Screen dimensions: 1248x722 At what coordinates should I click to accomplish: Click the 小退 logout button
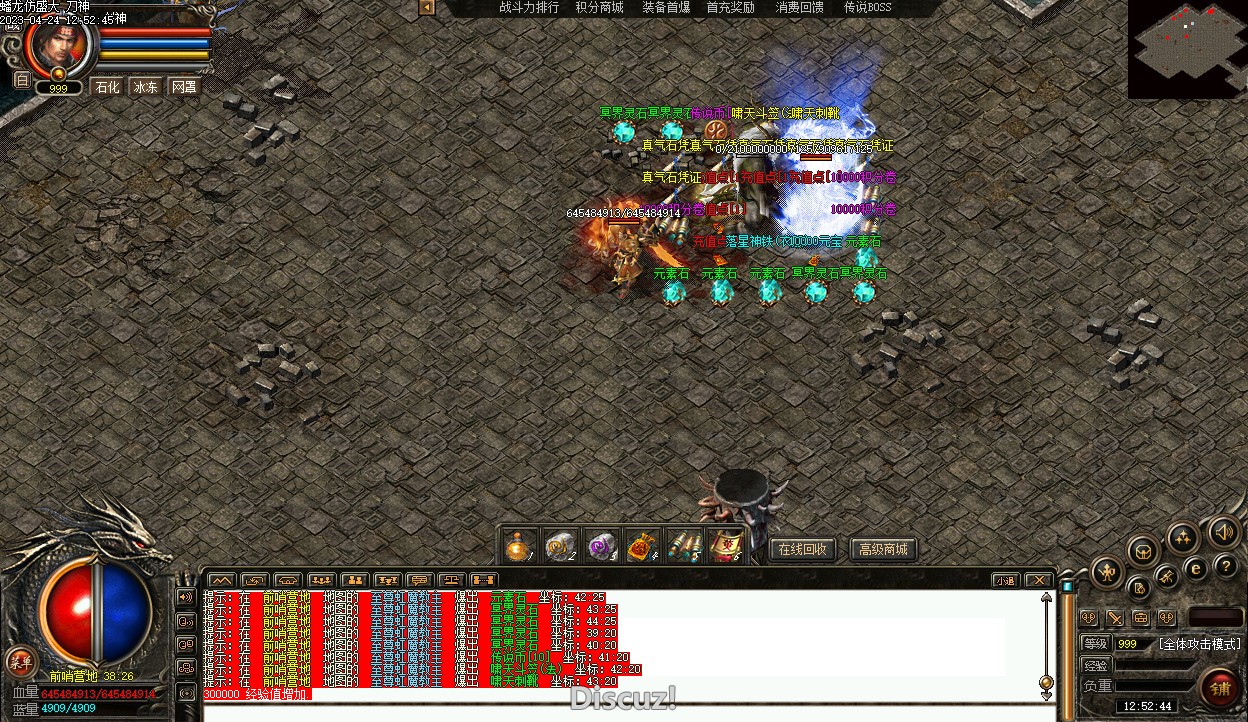pyautogui.click(x=1005, y=580)
